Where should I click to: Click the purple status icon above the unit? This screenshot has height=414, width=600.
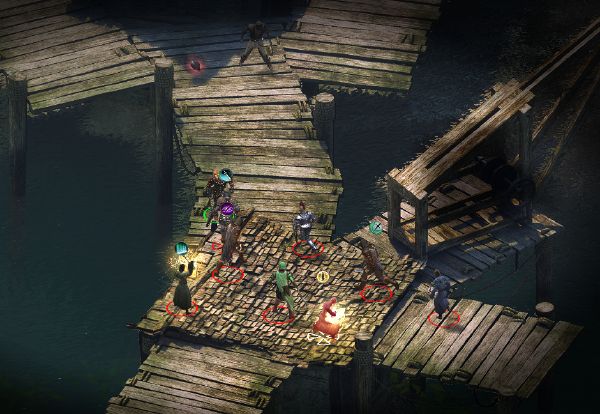pos(227,210)
